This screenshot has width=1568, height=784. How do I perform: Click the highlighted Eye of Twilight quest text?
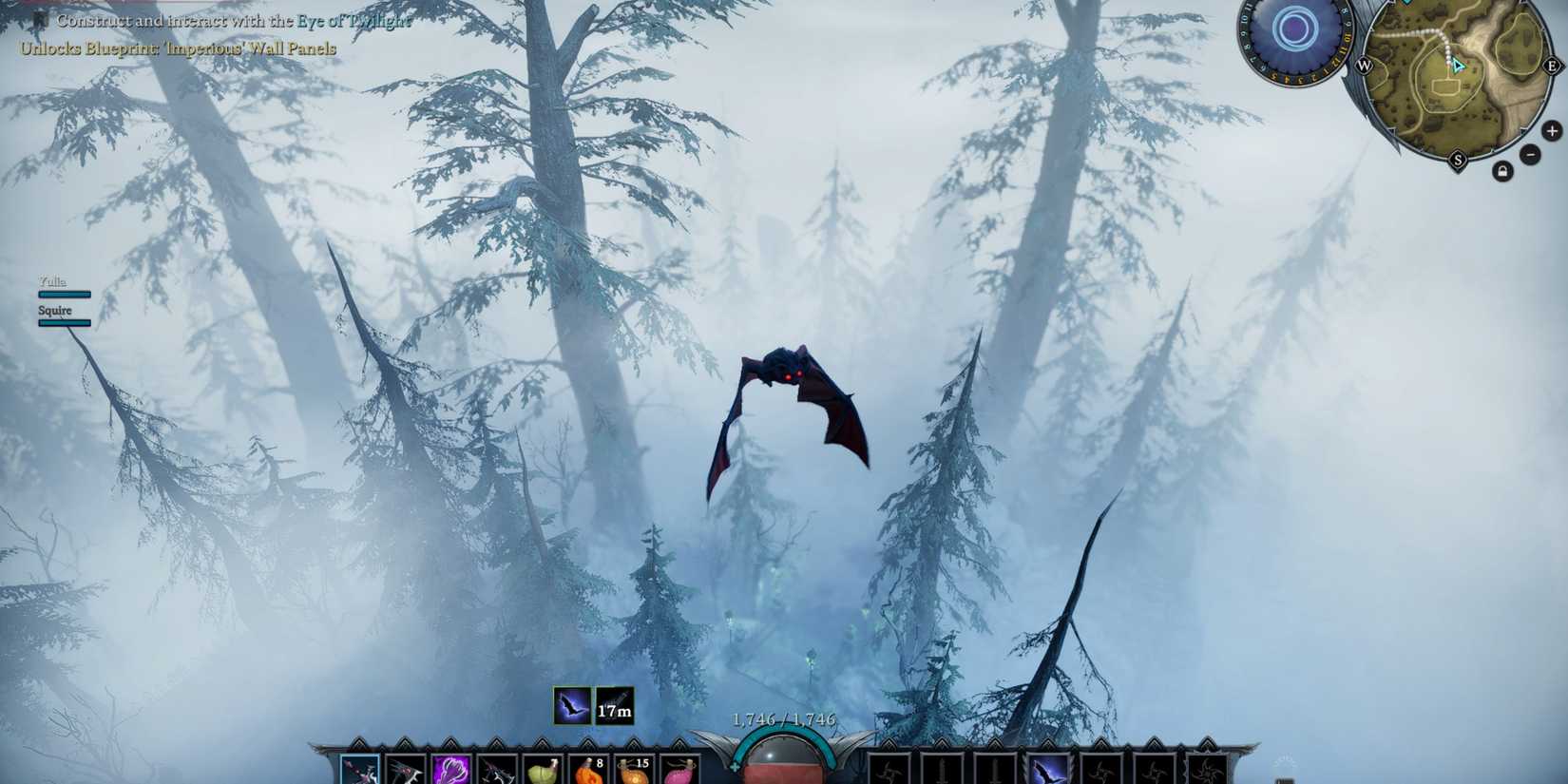pos(354,18)
